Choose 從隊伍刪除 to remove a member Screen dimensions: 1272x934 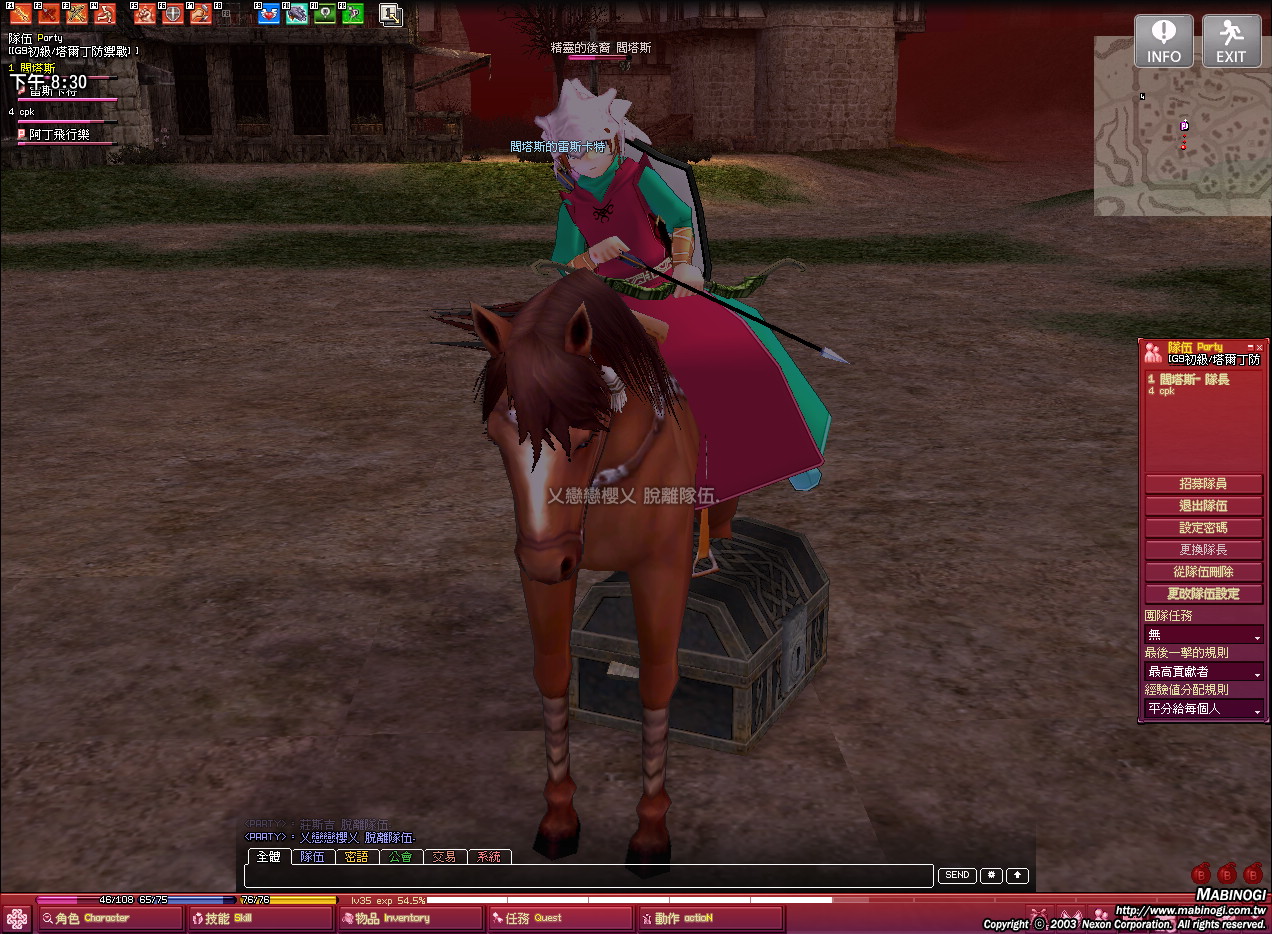pyautogui.click(x=1203, y=572)
